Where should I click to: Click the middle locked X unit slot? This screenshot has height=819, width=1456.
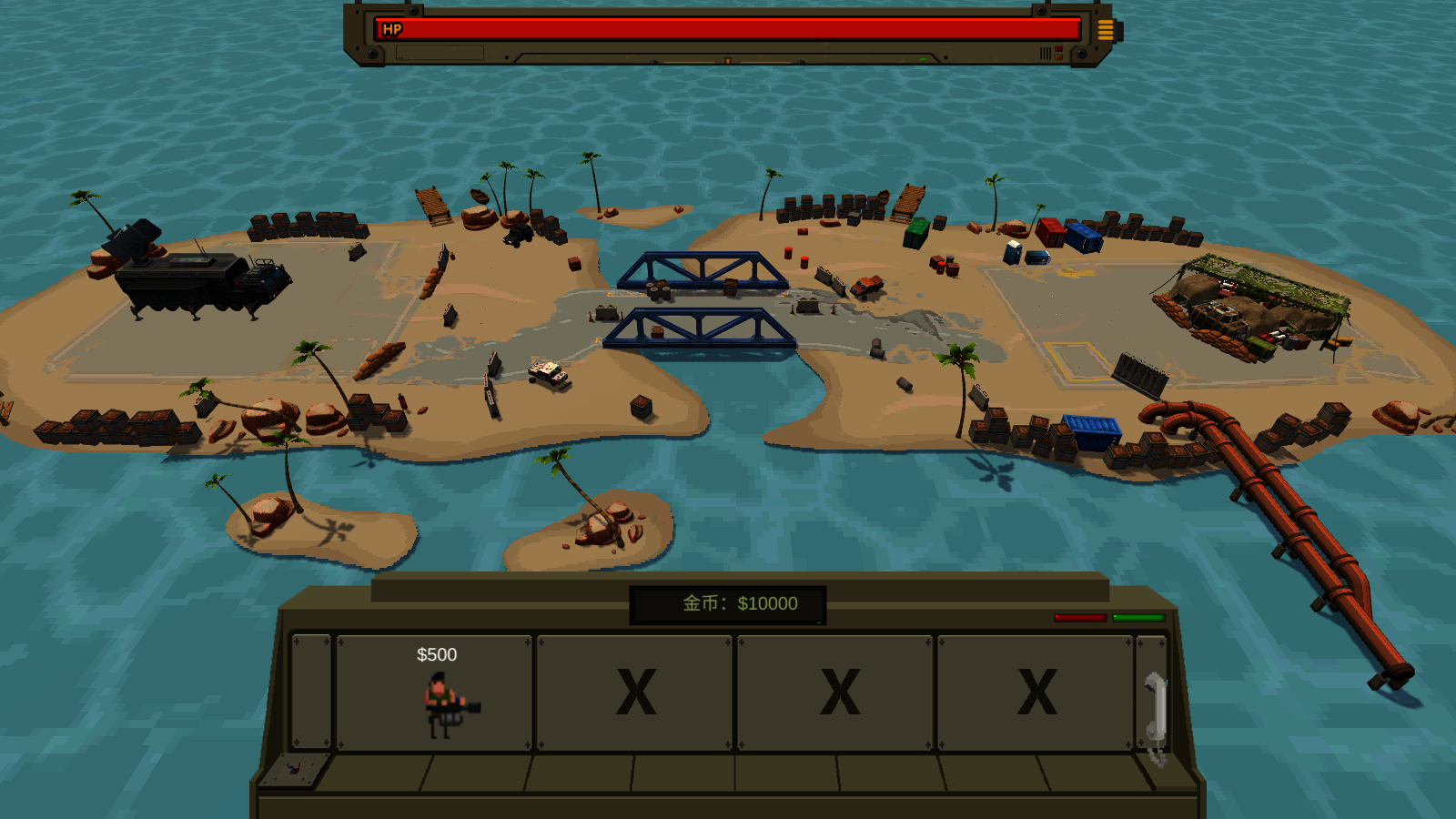pos(838,692)
